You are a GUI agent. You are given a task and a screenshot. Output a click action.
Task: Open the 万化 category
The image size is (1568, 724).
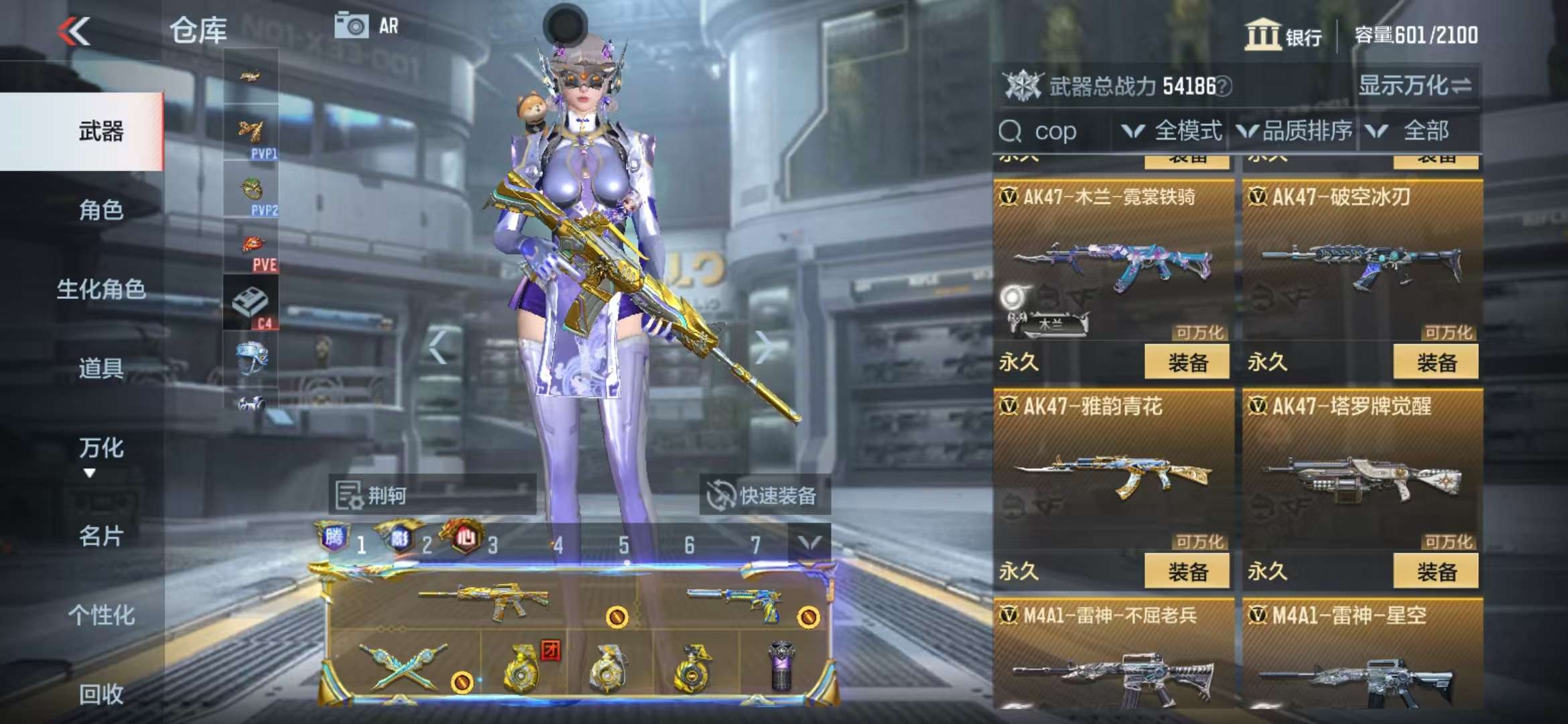coord(101,448)
